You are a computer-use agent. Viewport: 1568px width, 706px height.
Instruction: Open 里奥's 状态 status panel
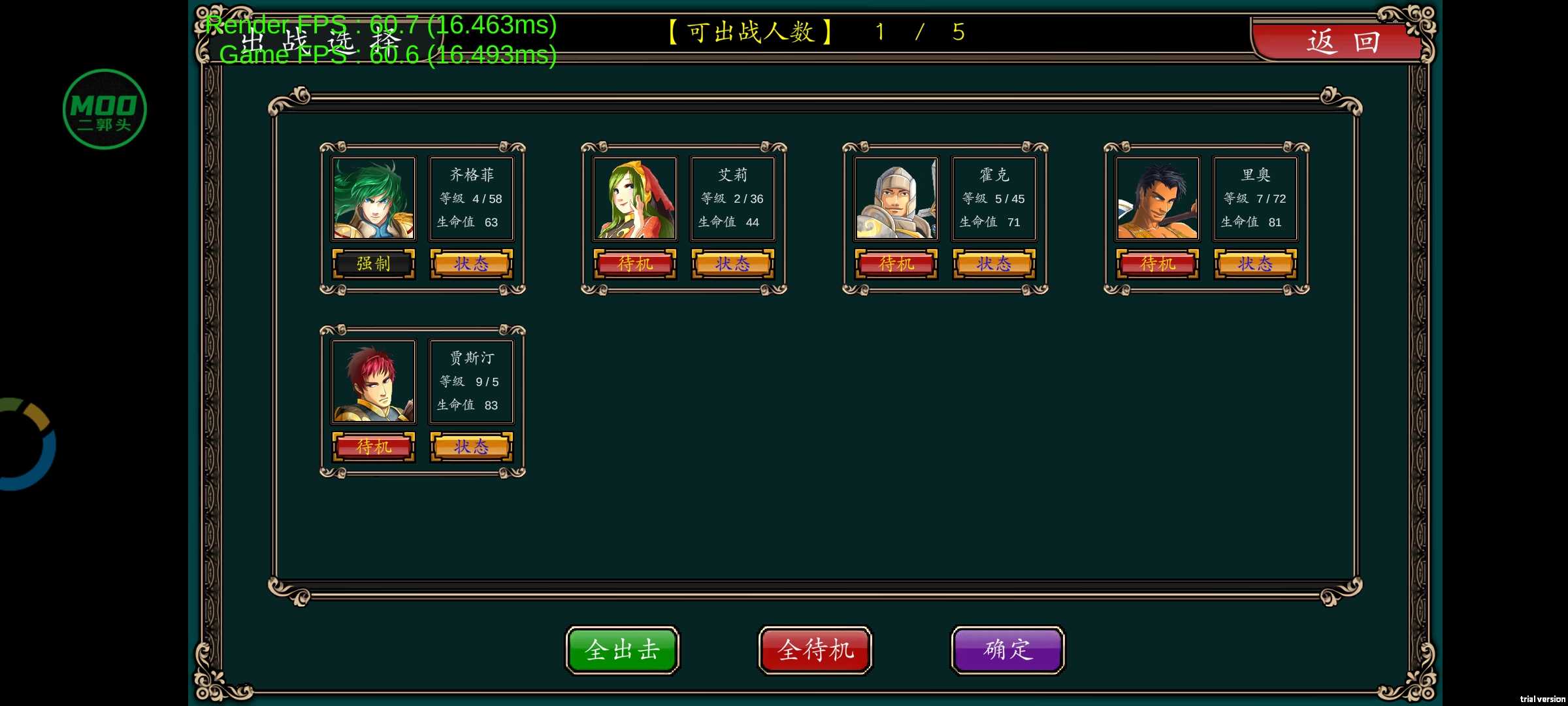click(1254, 264)
